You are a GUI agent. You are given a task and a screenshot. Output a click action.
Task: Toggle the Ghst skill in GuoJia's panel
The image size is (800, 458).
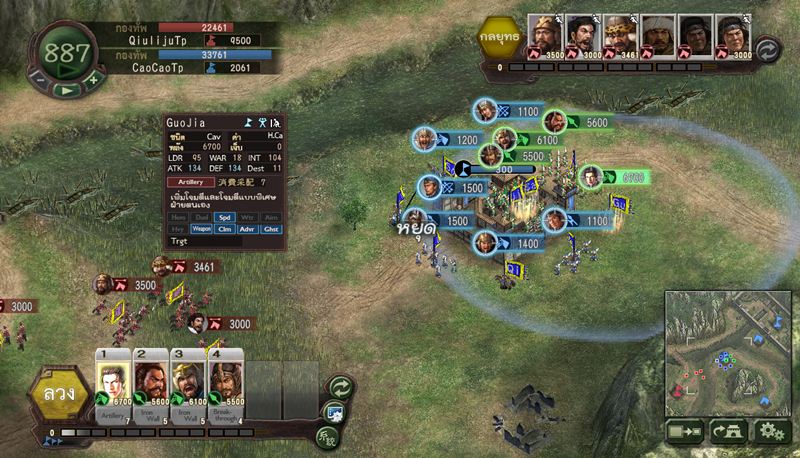coord(271,228)
